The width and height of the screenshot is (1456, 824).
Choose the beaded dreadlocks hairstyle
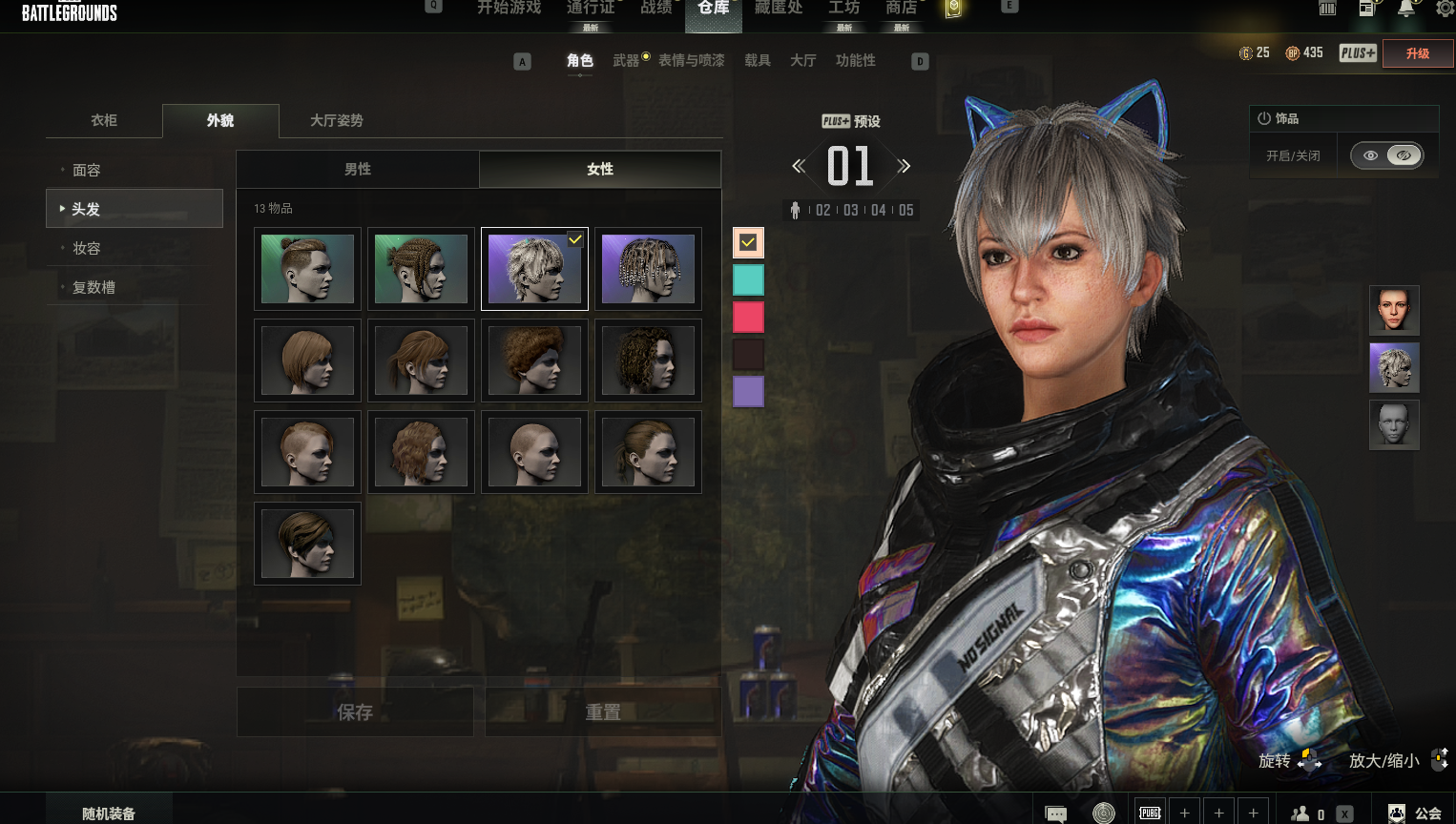pyautogui.click(x=648, y=269)
